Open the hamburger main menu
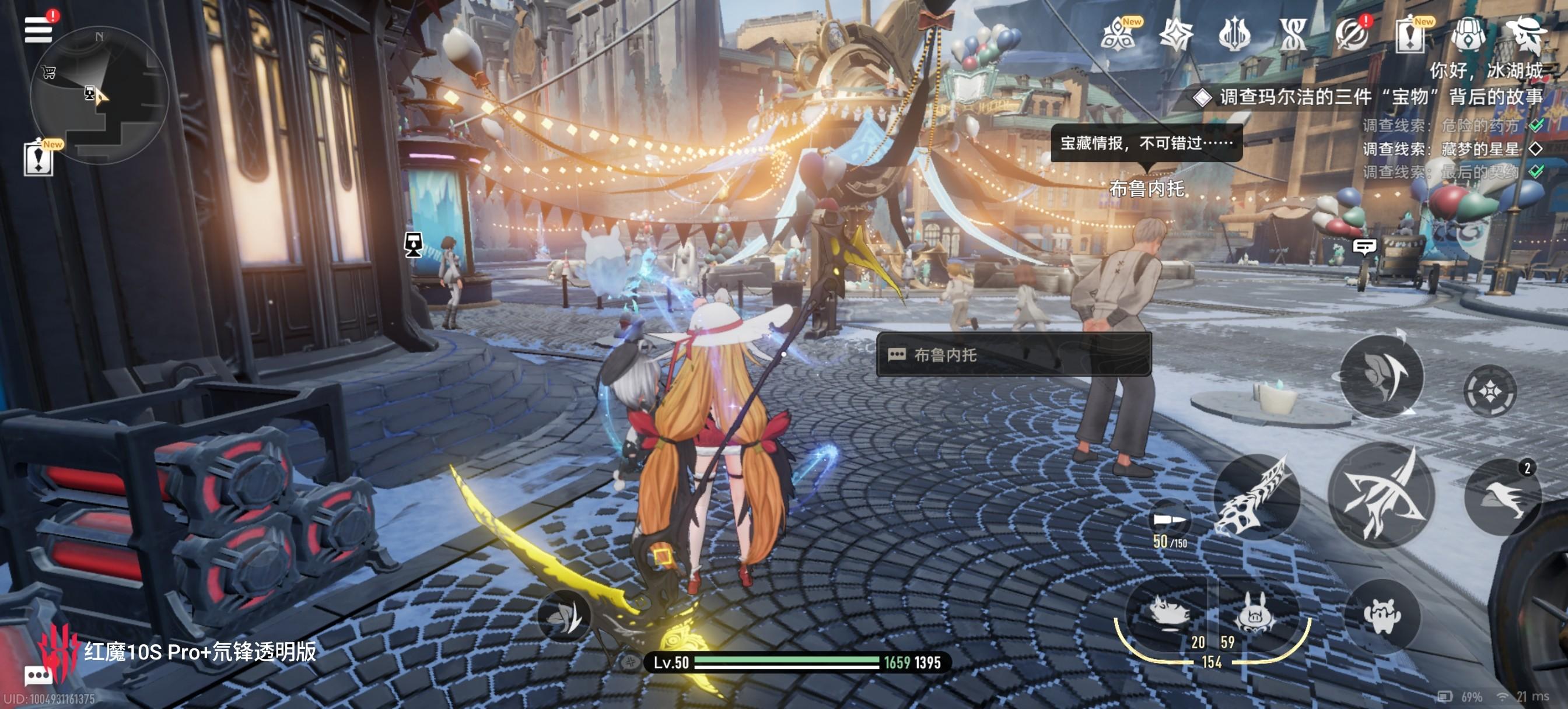Screen dimensions: 1568x709 click(38, 29)
